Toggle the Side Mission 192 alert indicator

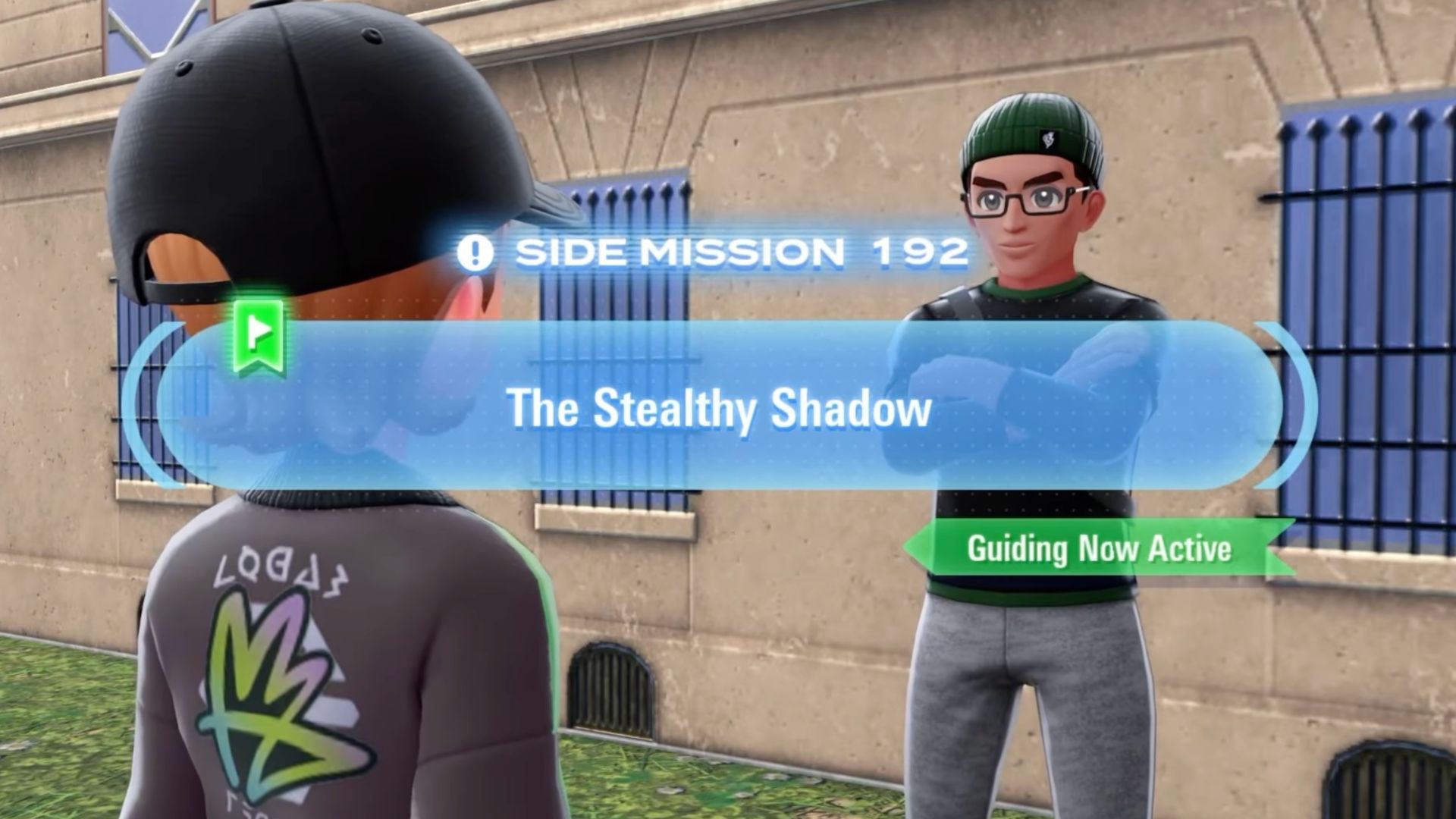click(475, 253)
